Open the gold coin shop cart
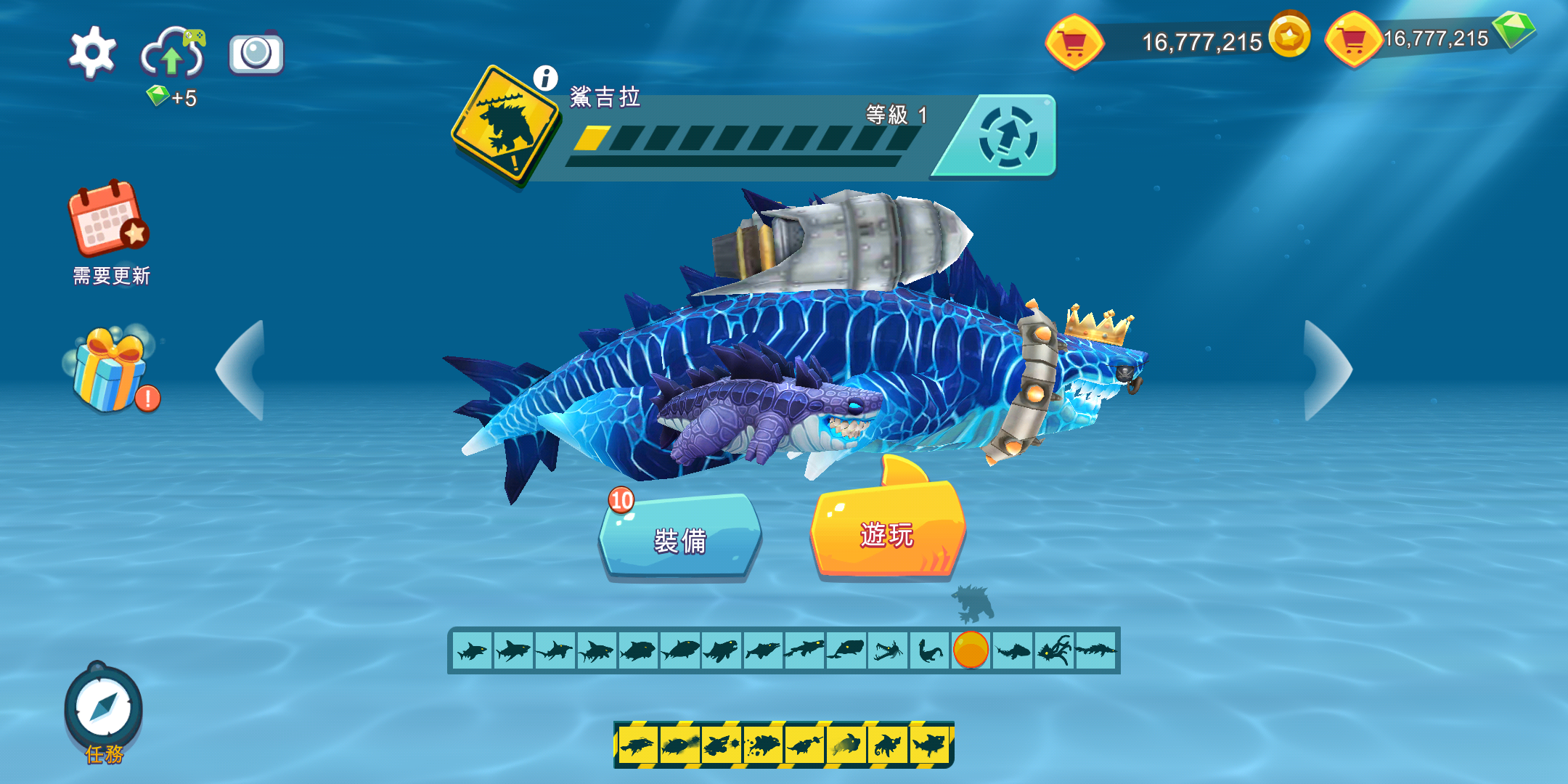Image resolution: width=1568 pixels, height=784 pixels. click(x=1074, y=44)
